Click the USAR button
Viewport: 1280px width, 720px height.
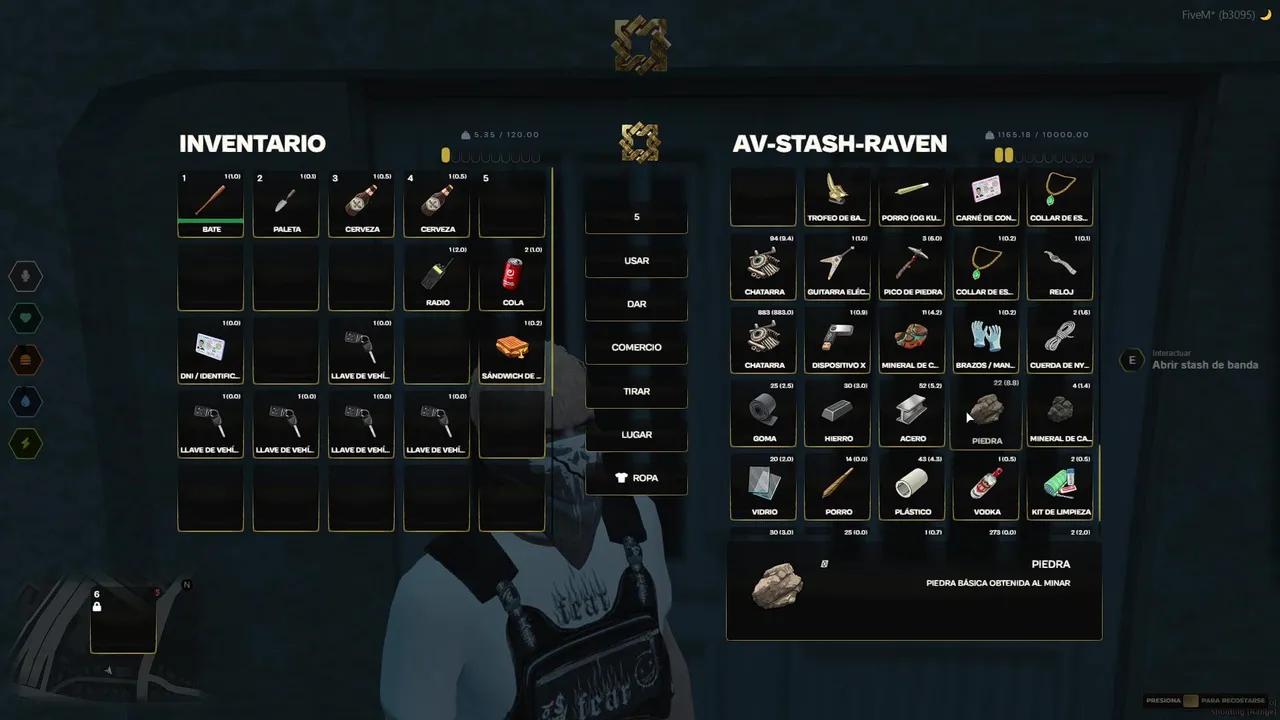(x=636, y=260)
